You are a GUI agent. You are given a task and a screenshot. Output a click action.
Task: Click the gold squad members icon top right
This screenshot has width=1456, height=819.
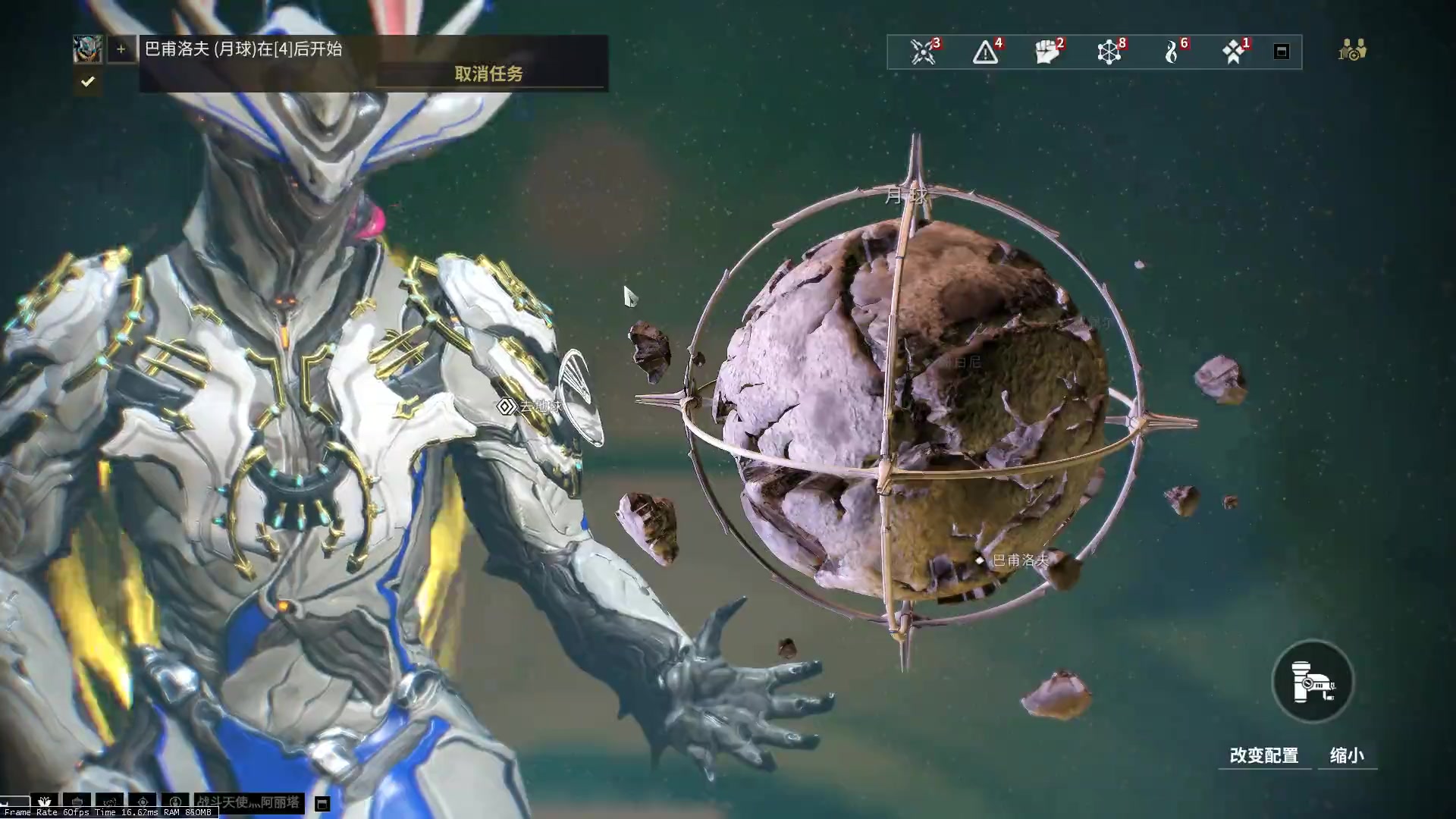pyautogui.click(x=1351, y=52)
